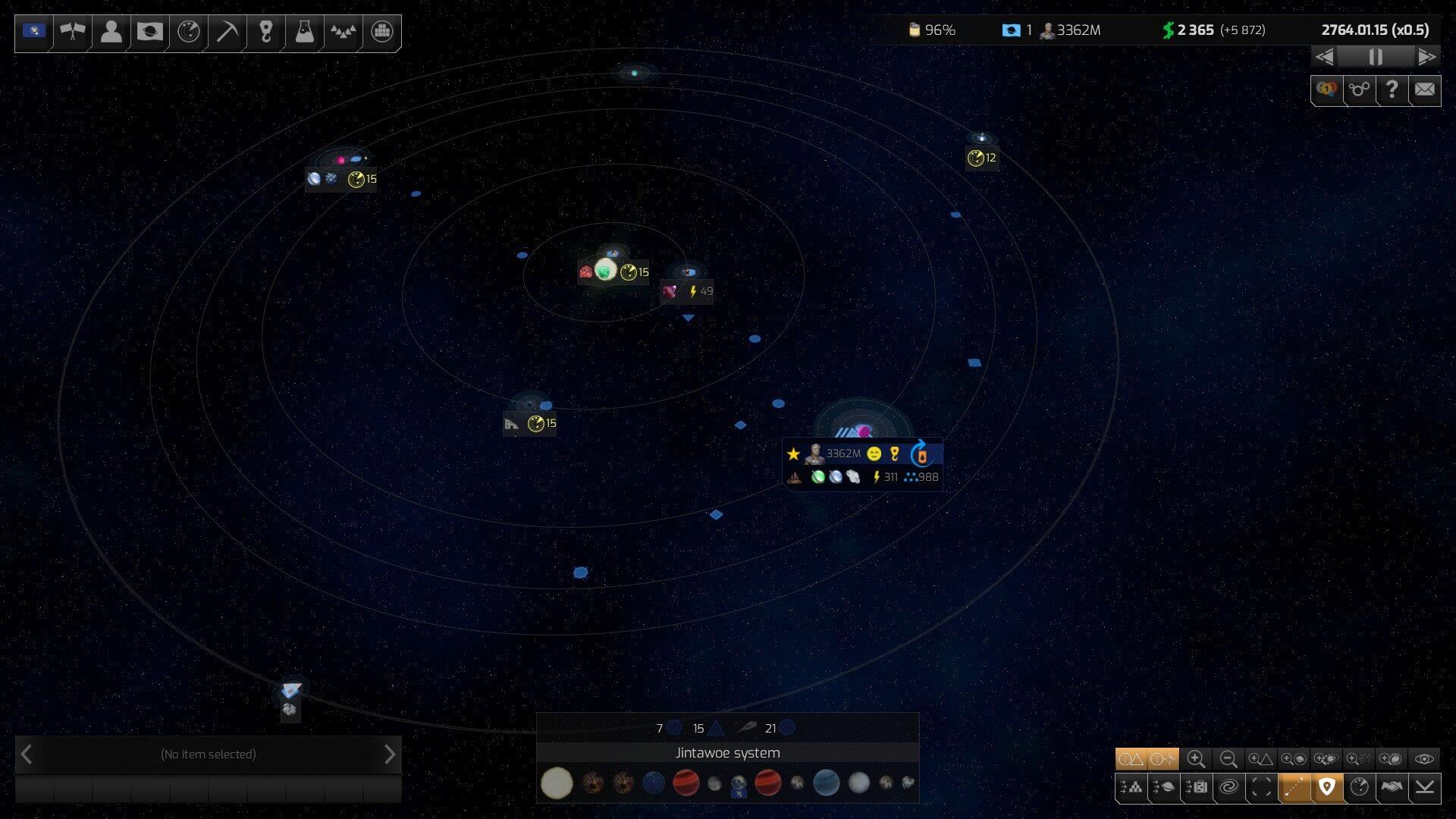The width and height of the screenshot is (1456, 819).
Task: Pause the game simulation
Action: click(x=1375, y=57)
